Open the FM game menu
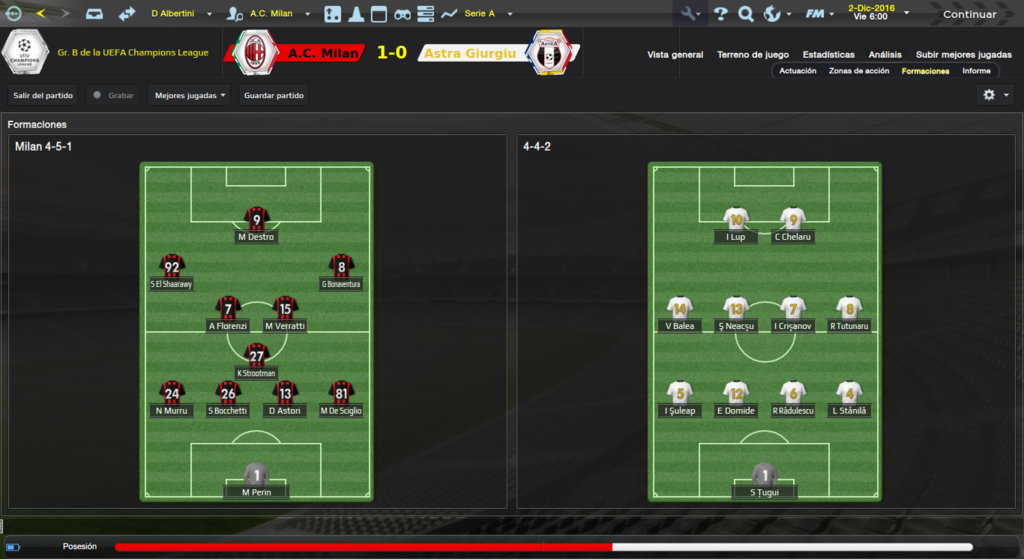1024x559 pixels. 819,14
